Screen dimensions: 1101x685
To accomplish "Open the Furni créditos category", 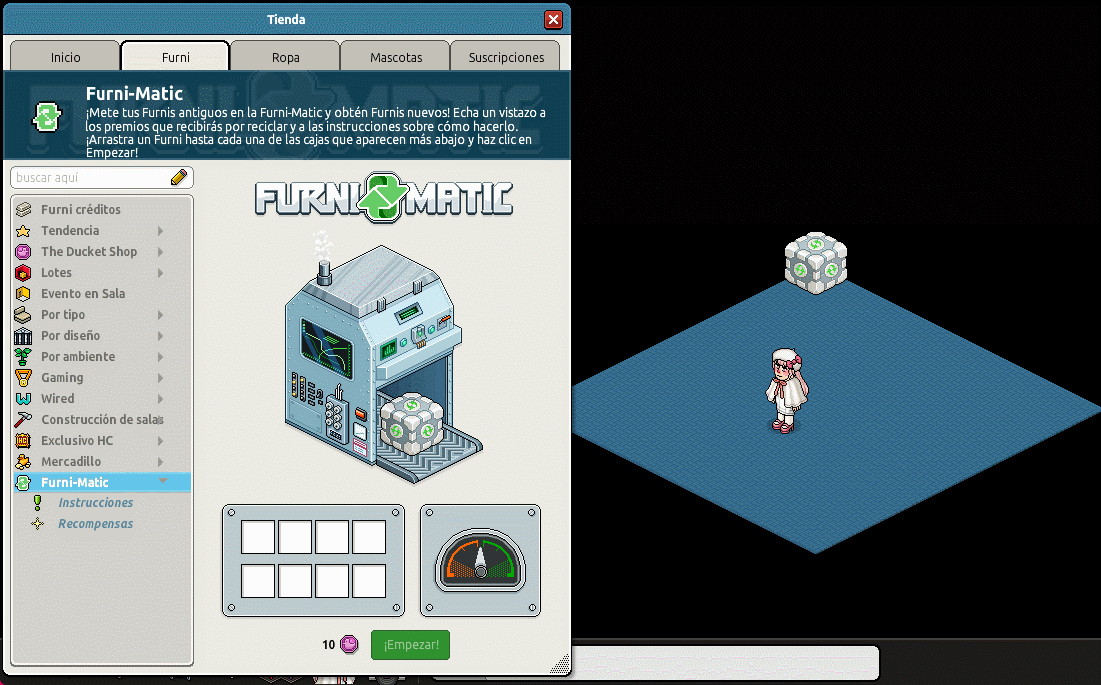I will (81, 210).
